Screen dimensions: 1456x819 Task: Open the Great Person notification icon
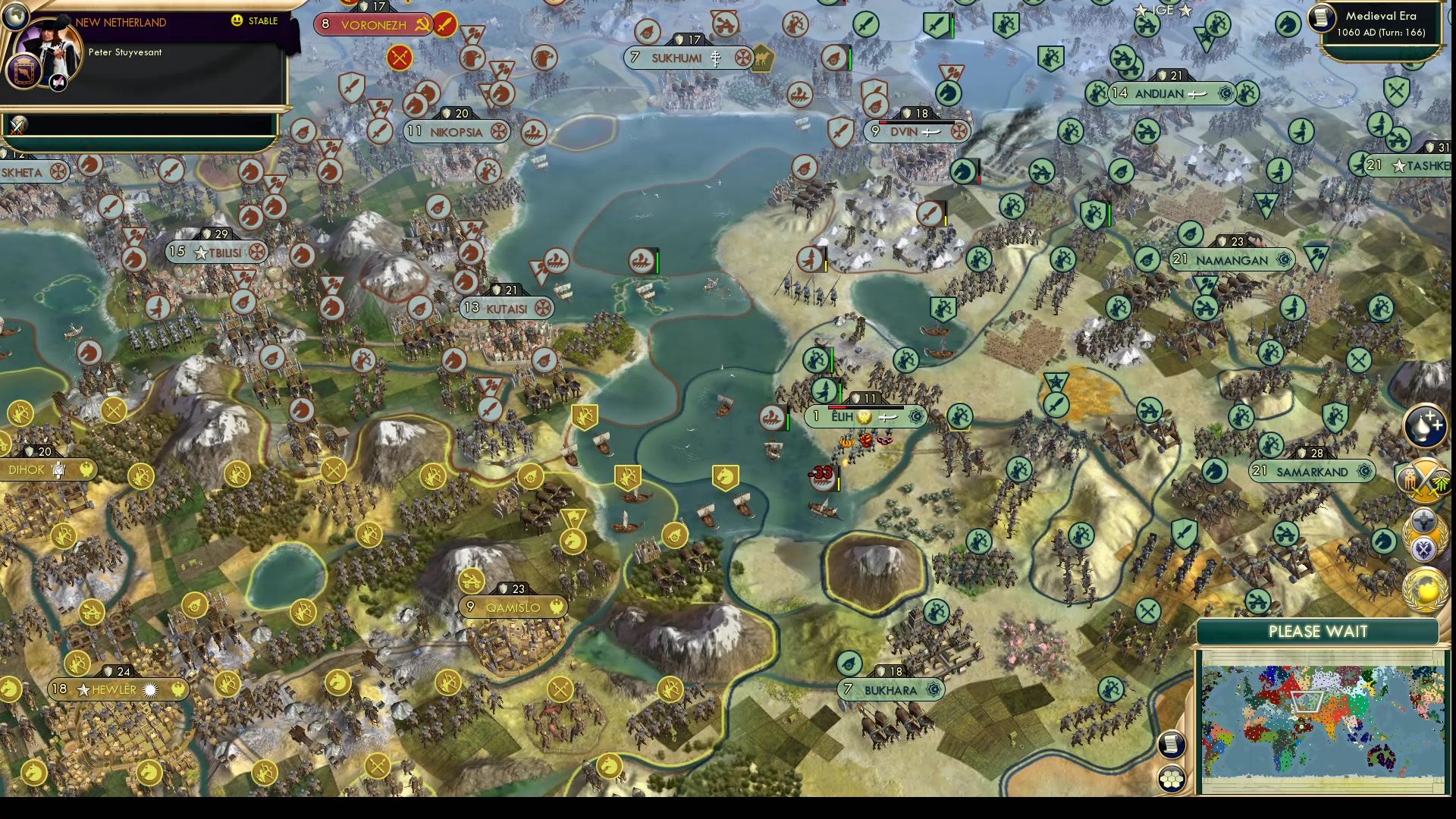click(x=1424, y=426)
